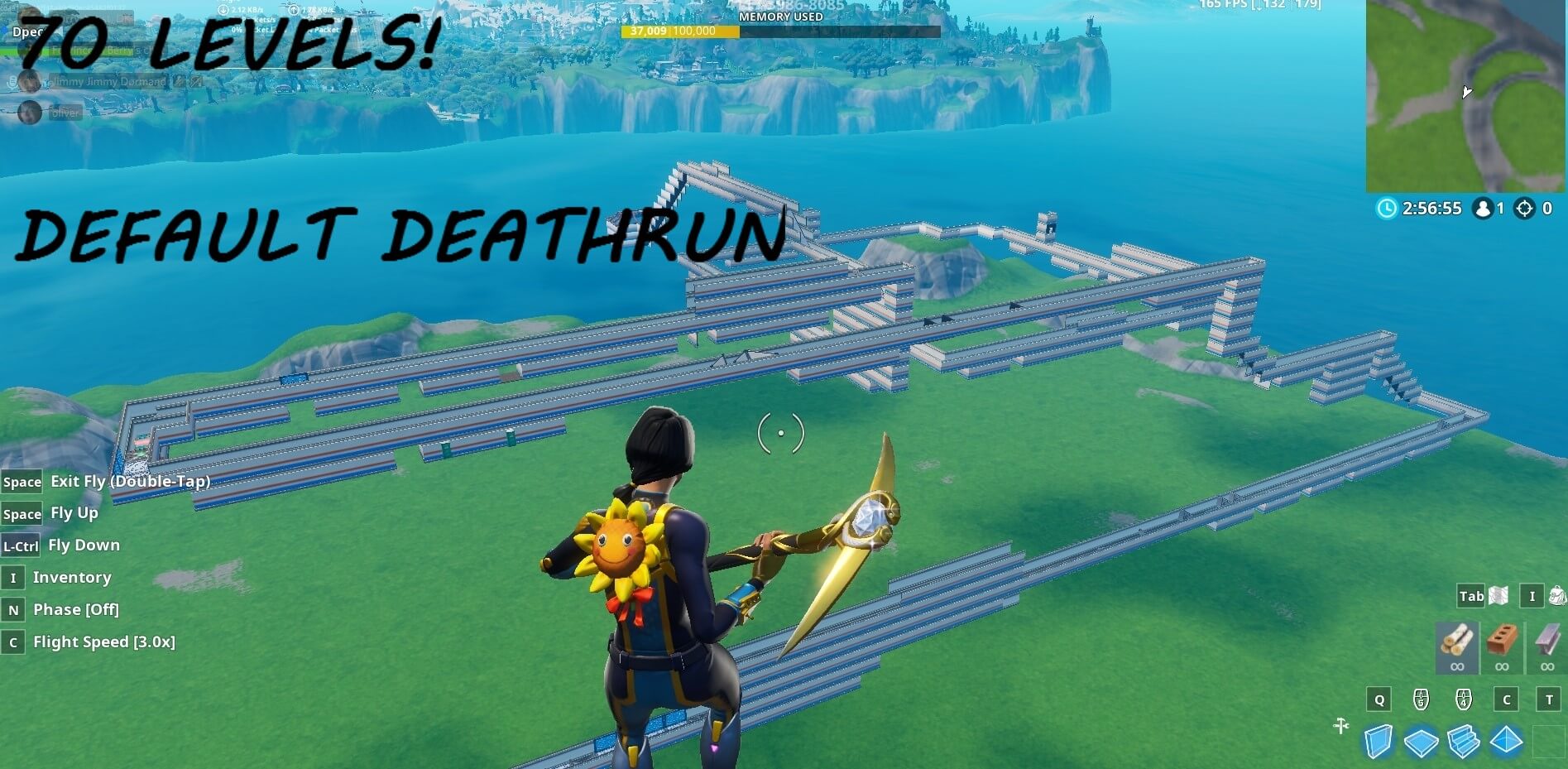Screen dimensions: 1568x769
Task: Click the waypoint diamond icon near the timer
Action: click(x=1524, y=209)
